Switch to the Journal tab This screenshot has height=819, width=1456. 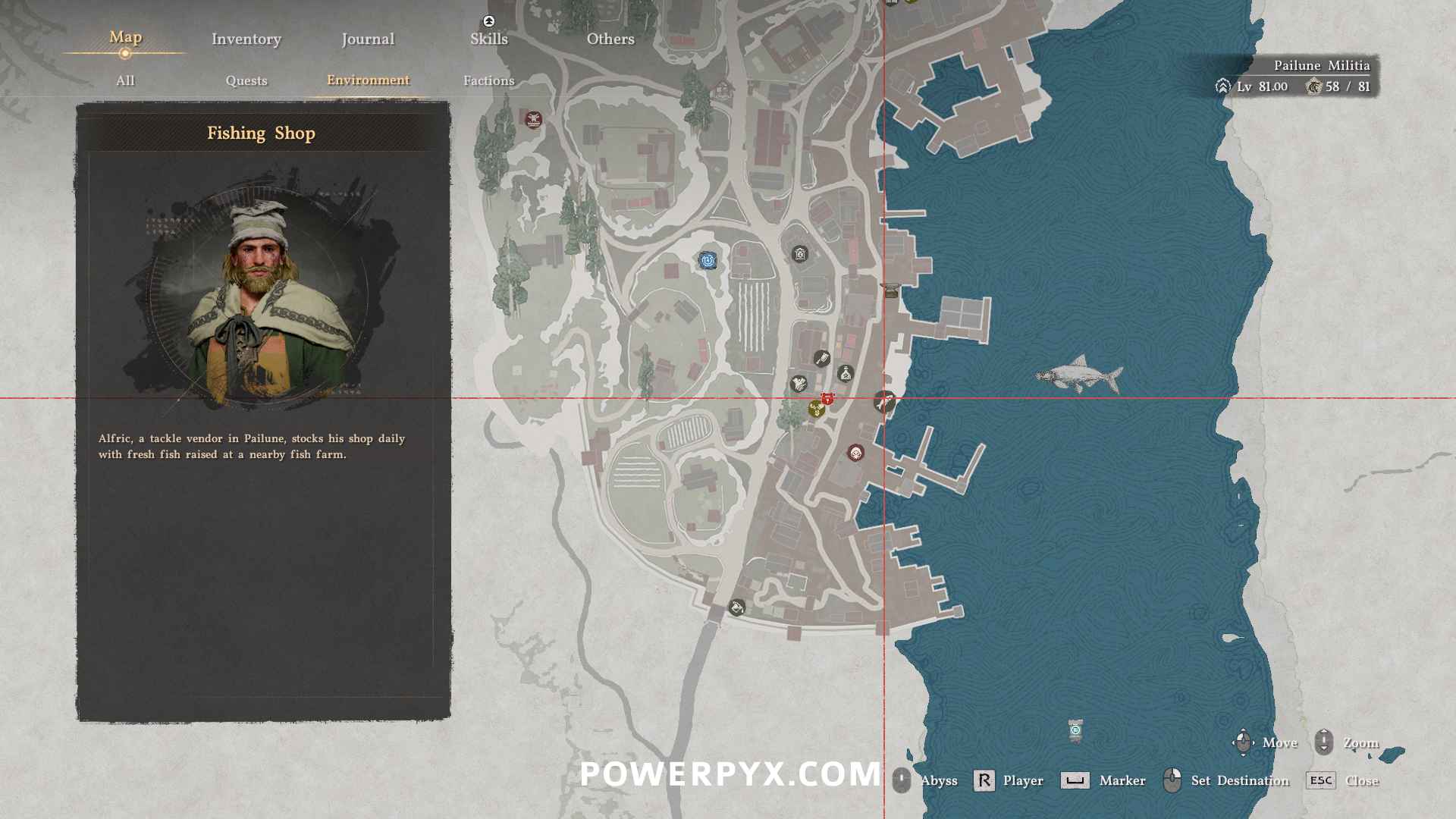(x=368, y=39)
